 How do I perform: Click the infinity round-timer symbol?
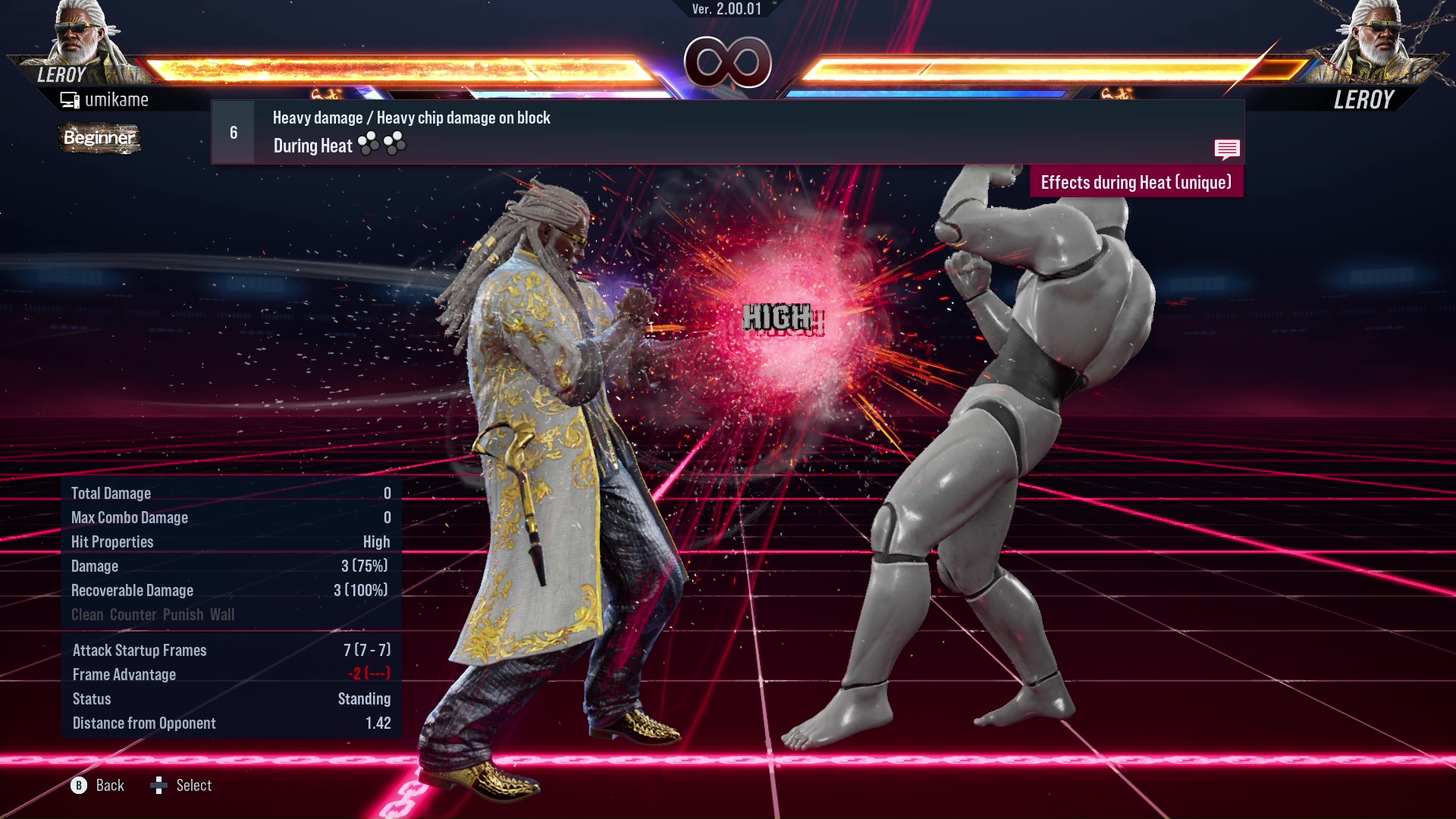pyautogui.click(x=727, y=62)
